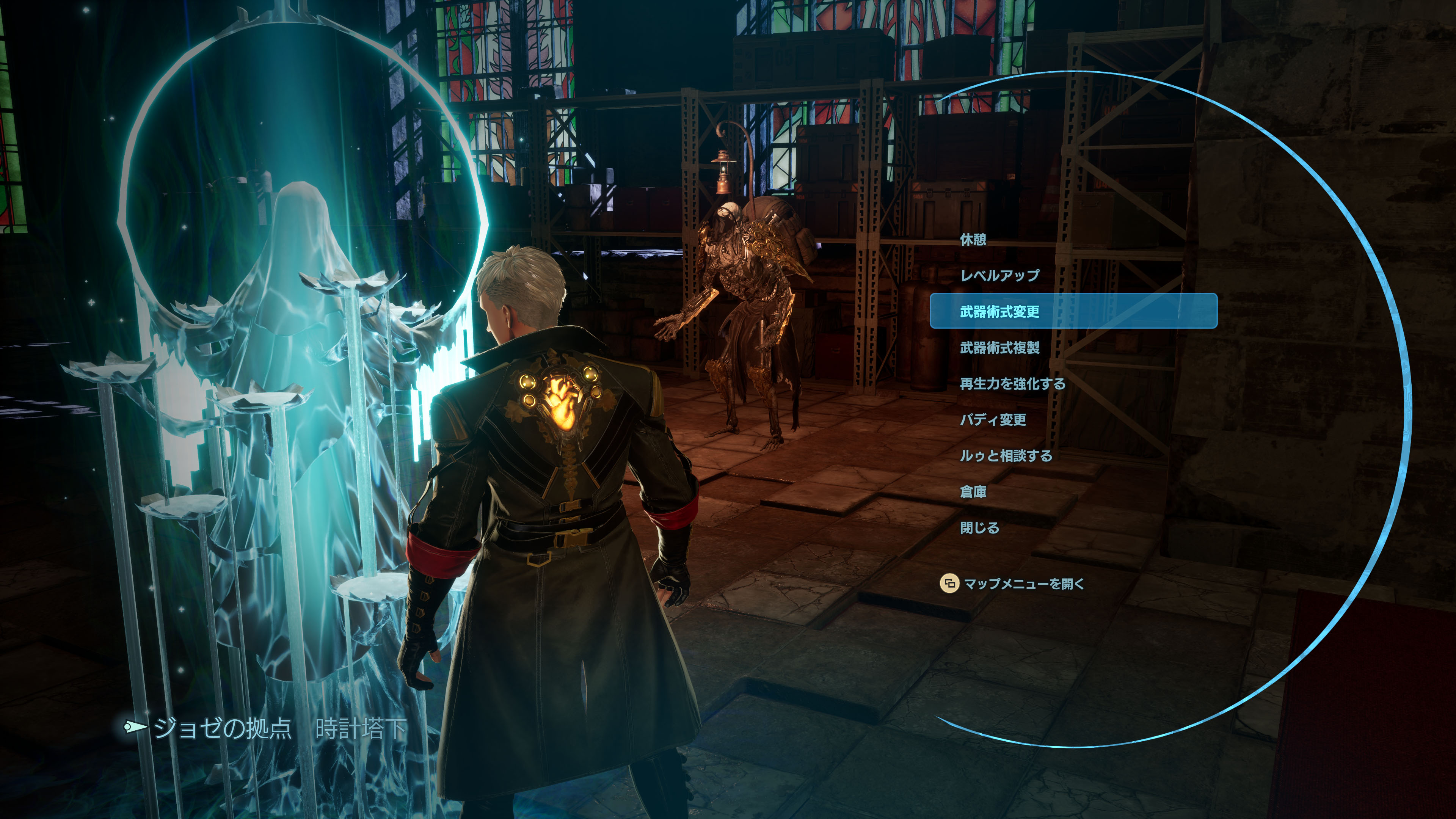This screenshot has height=819, width=1456.
Task: Select ルゥと相談する option
Action: pos(1006,455)
